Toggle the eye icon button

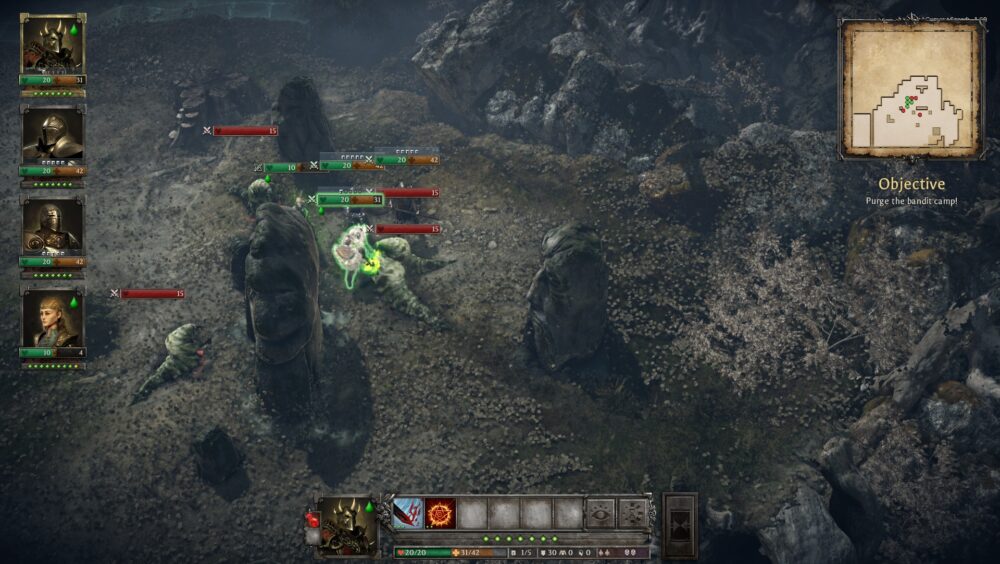pyautogui.click(x=600, y=513)
